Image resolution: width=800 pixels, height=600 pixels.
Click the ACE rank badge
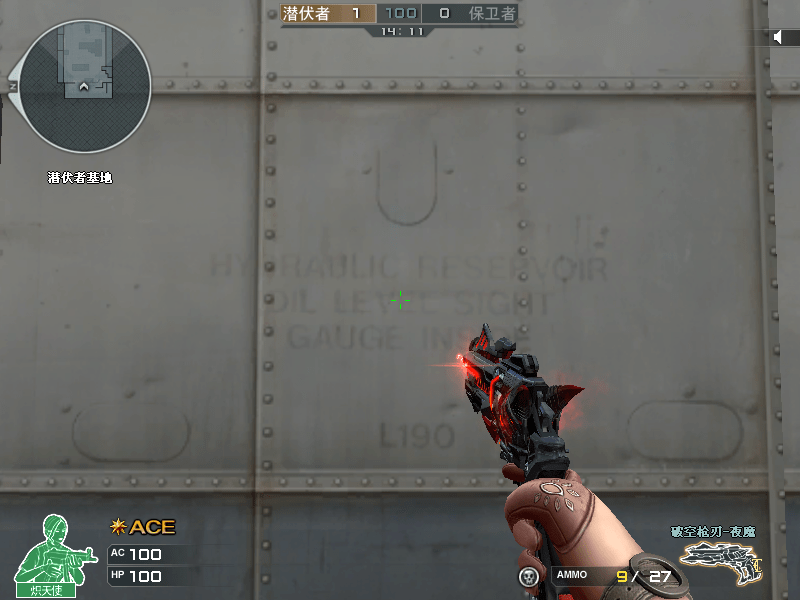pyautogui.click(x=142, y=527)
